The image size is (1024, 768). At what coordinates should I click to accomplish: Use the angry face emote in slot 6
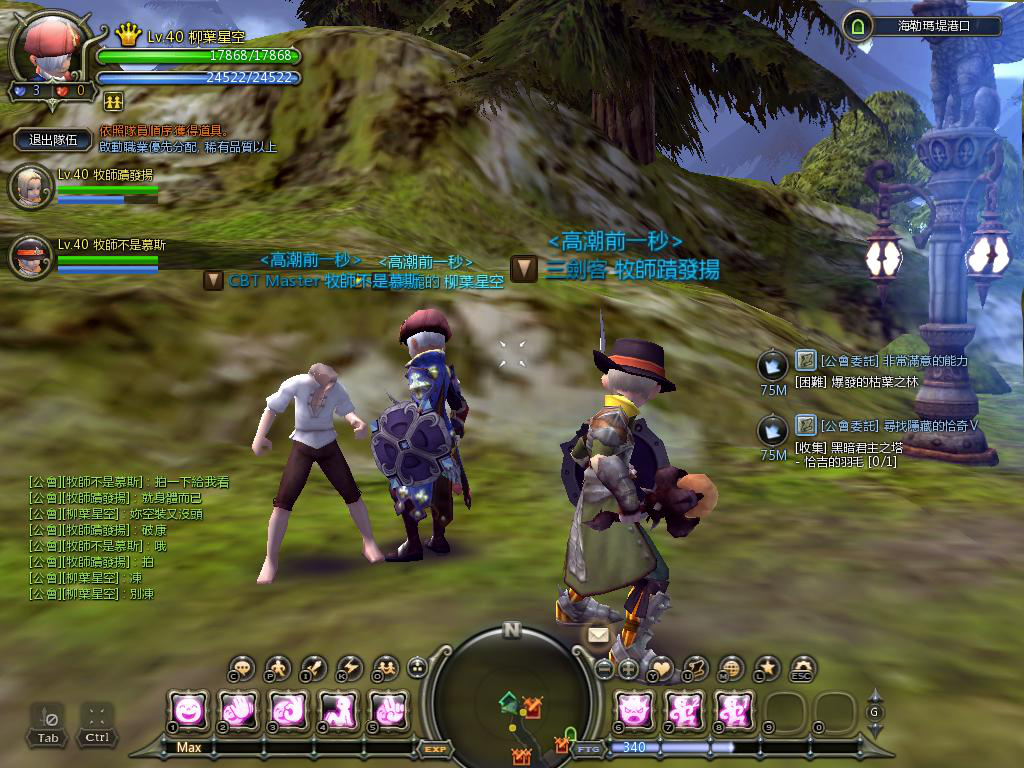click(633, 711)
